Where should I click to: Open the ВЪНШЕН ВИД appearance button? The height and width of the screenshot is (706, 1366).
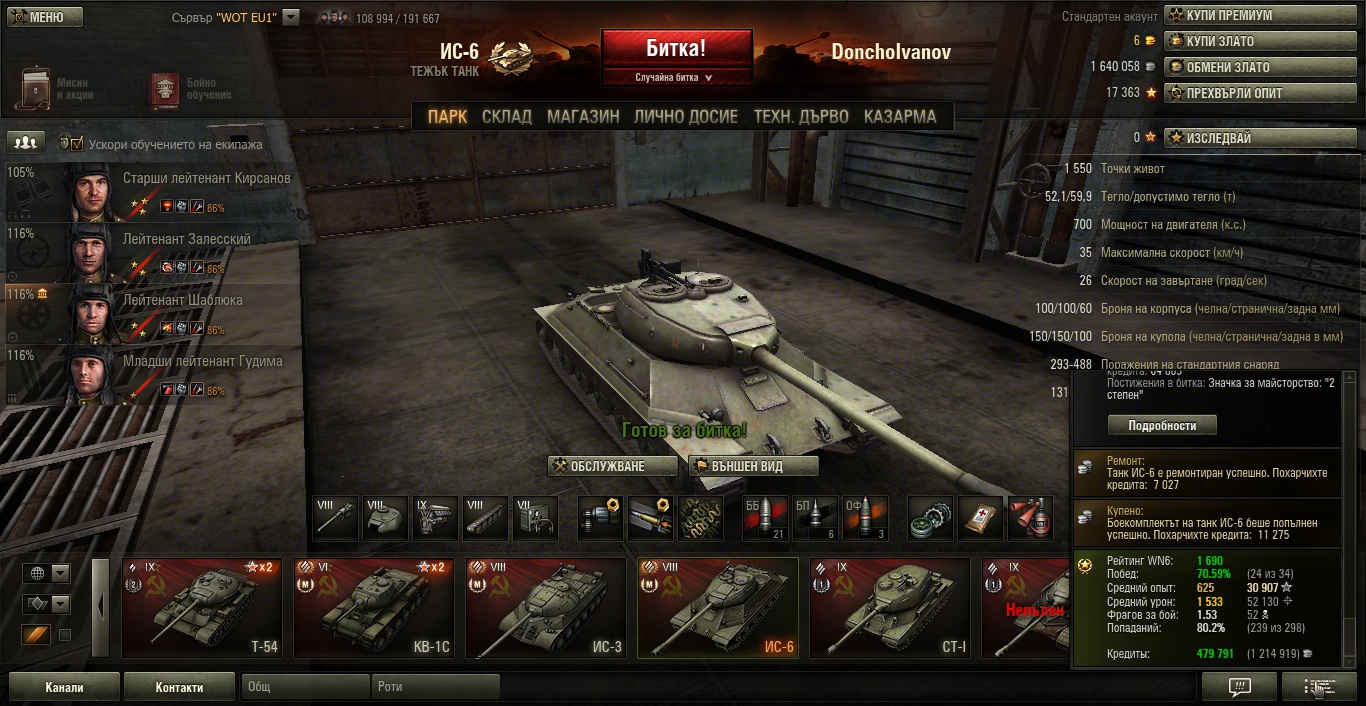coord(752,466)
